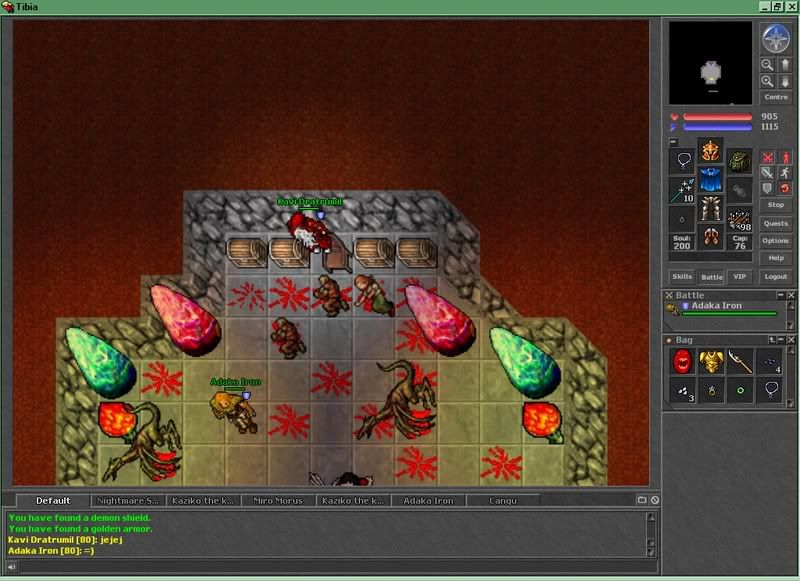Open the Help window

[x=776, y=258]
